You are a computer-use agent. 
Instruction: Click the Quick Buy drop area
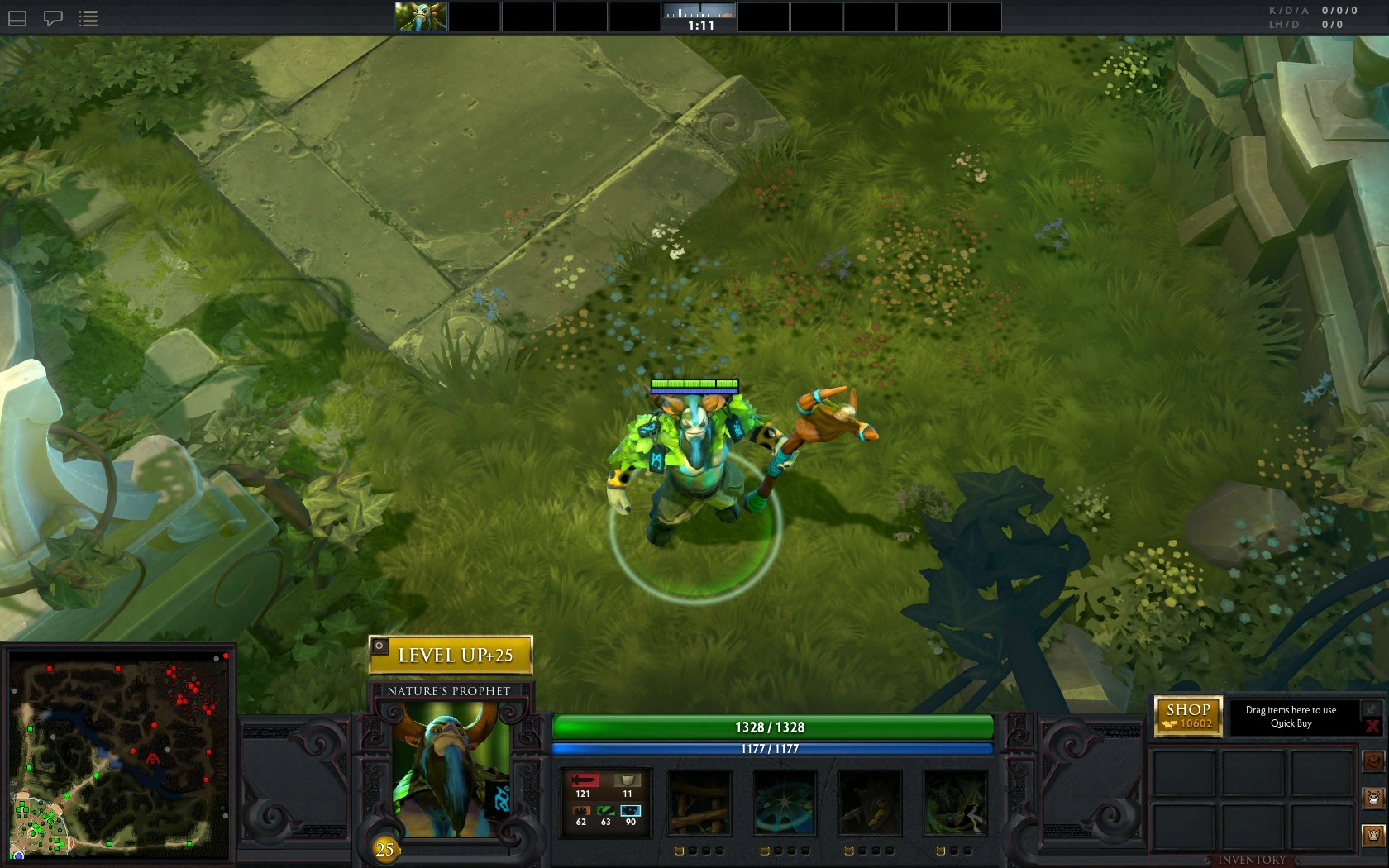point(1291,717)
